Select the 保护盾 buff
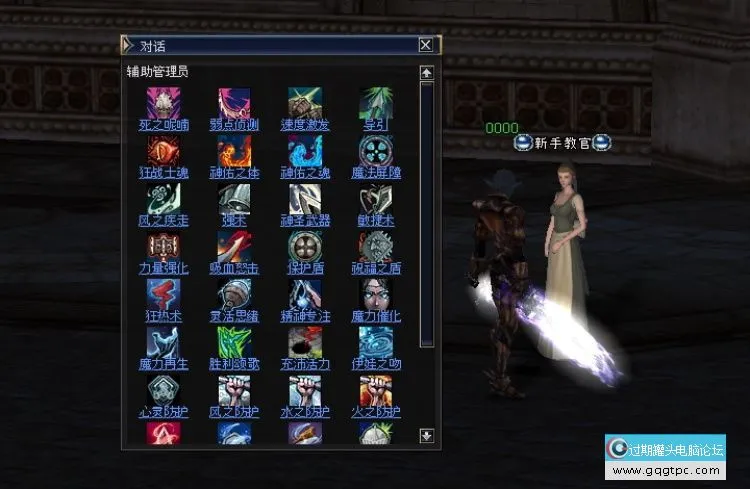The height and width of the screenshot is (489, 750). click(305, 269)
